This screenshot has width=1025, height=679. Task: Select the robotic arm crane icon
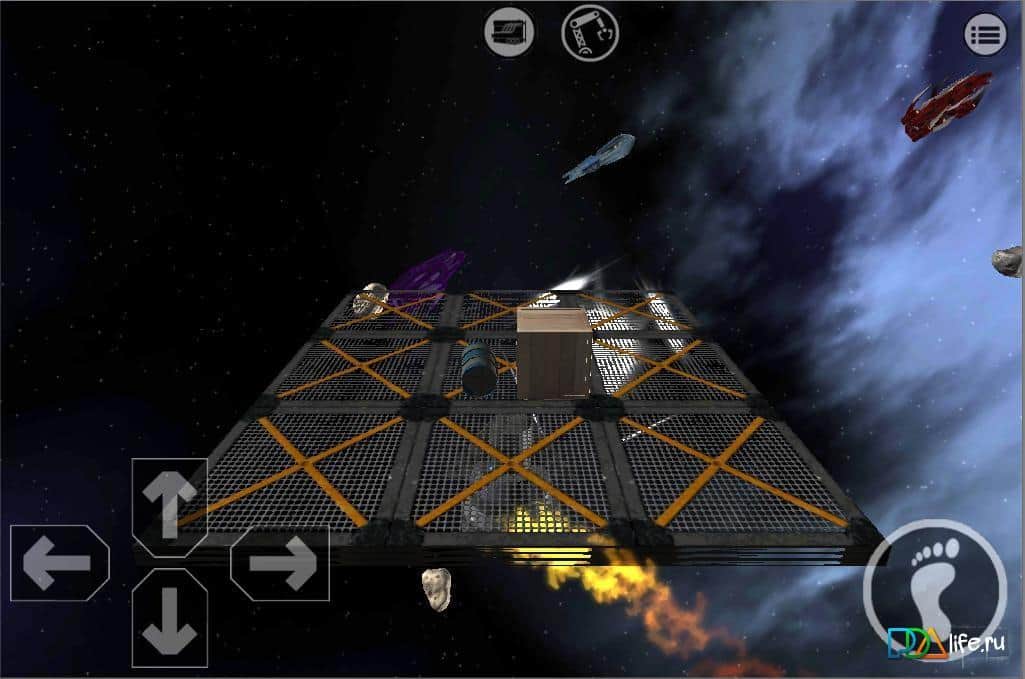click(x=590, y=33)
